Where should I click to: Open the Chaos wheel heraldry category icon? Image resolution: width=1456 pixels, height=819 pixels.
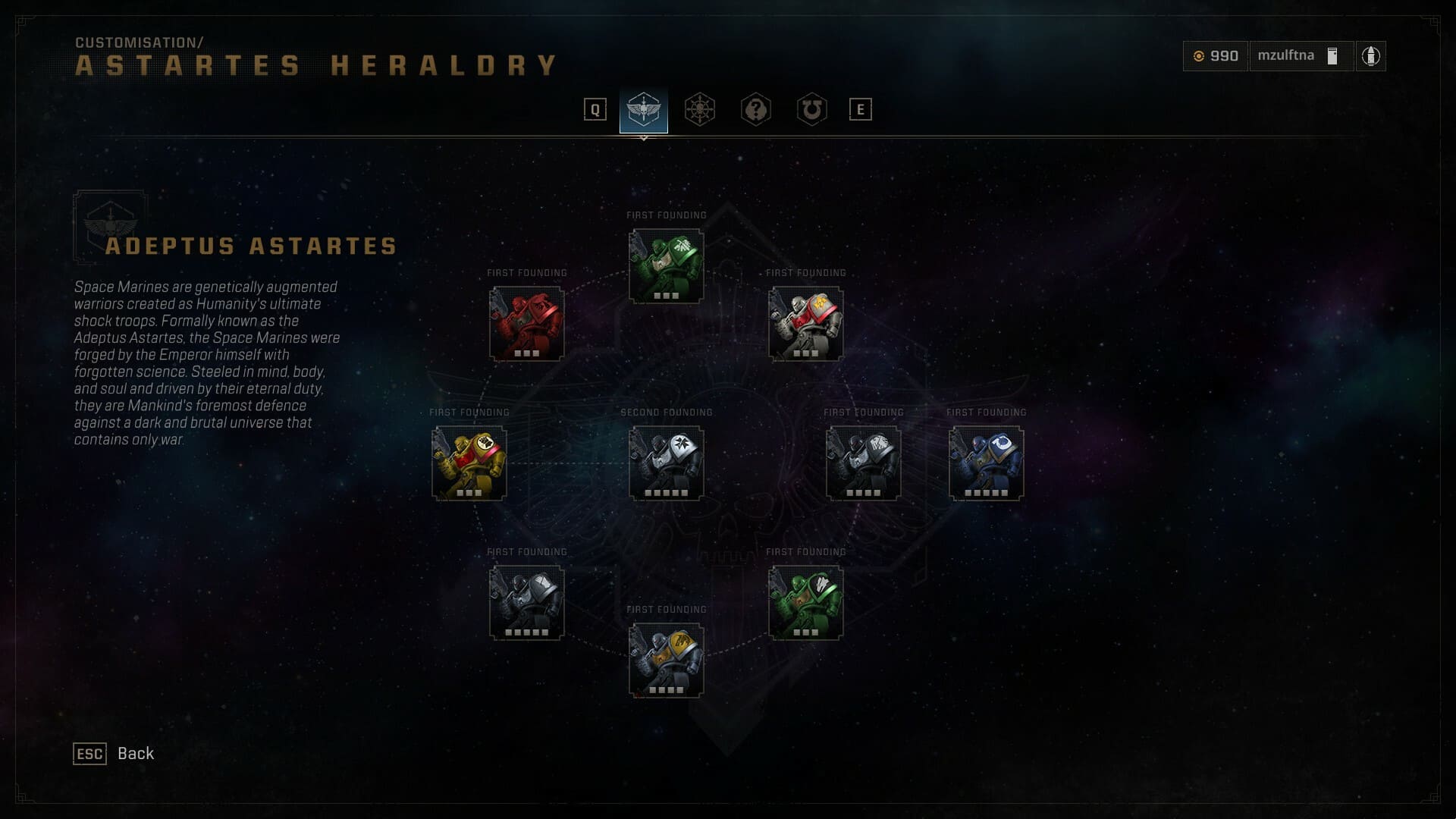[x=701, y=109]
